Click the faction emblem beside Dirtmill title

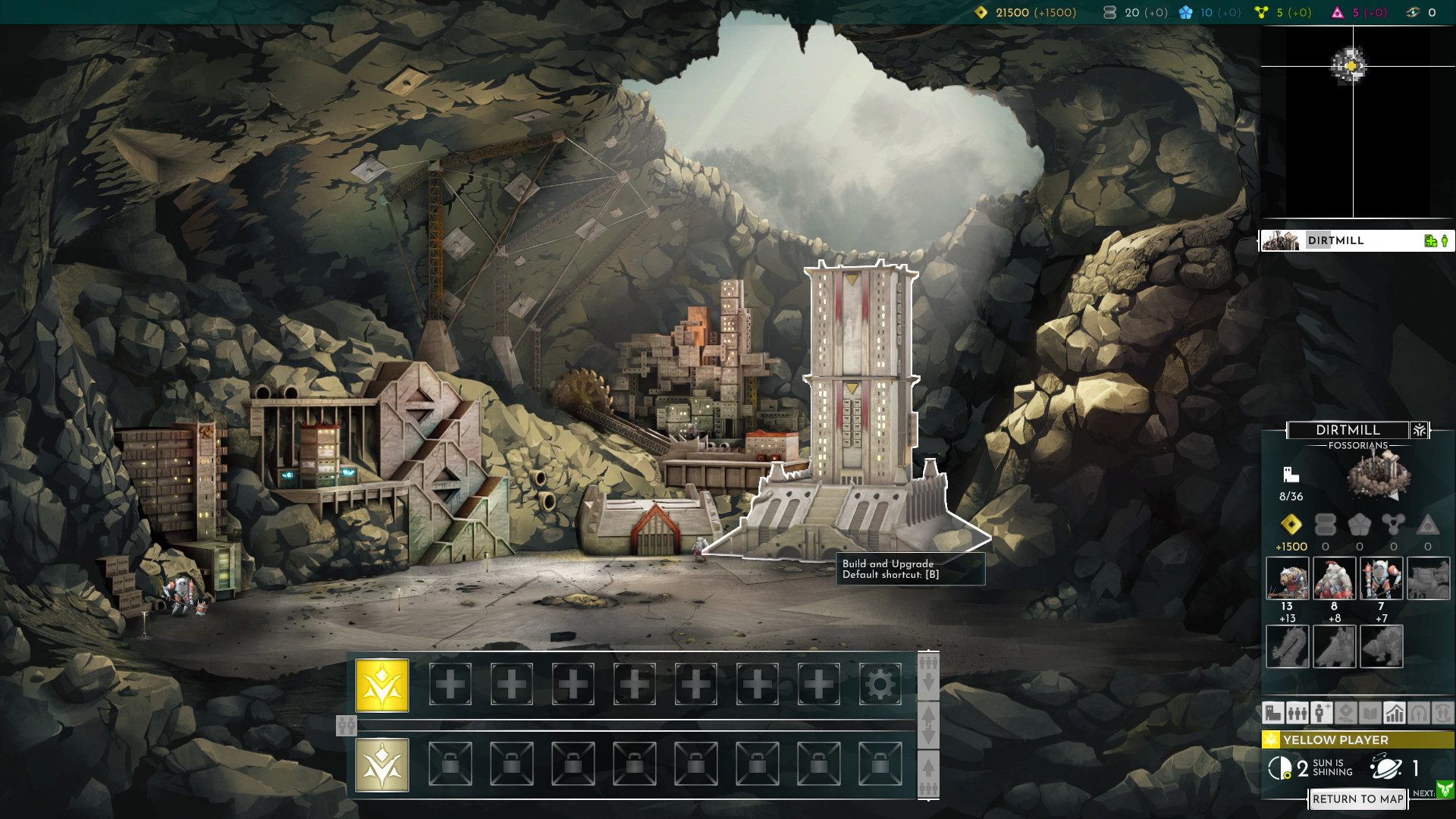tap(1419, 430)
